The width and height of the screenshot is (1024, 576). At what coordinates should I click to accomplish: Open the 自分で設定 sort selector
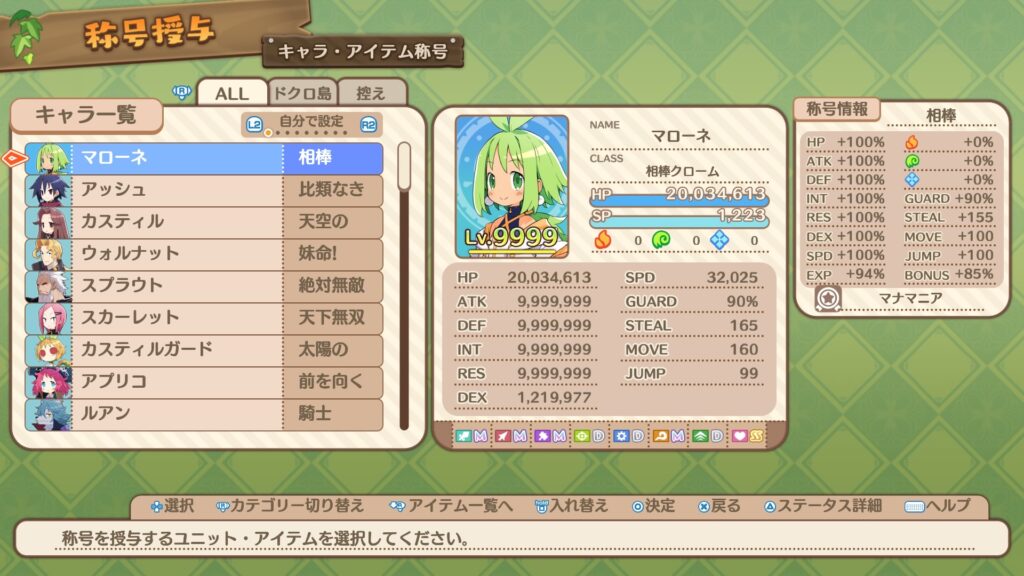tap(311, 124)
